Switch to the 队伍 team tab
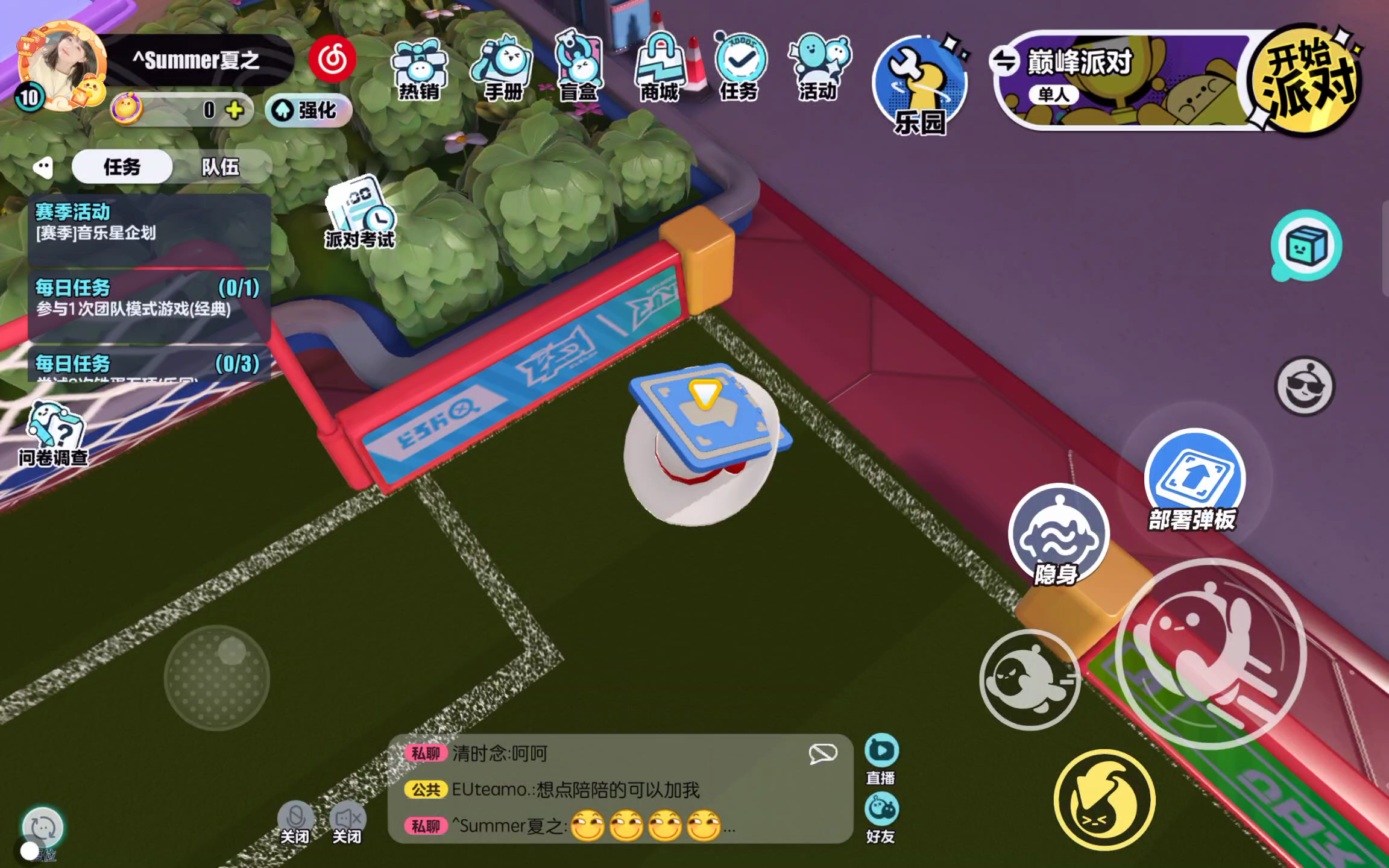 coord(220,166)
